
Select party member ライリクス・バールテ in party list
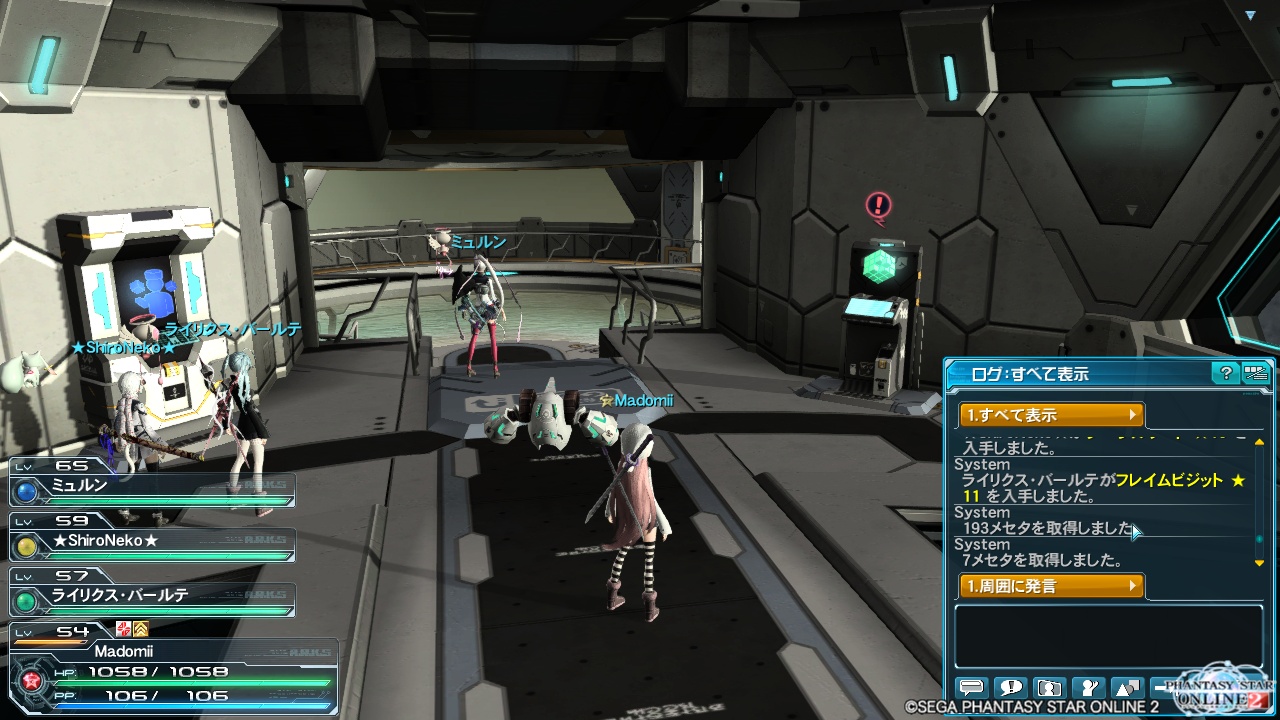tap(152, 597)
